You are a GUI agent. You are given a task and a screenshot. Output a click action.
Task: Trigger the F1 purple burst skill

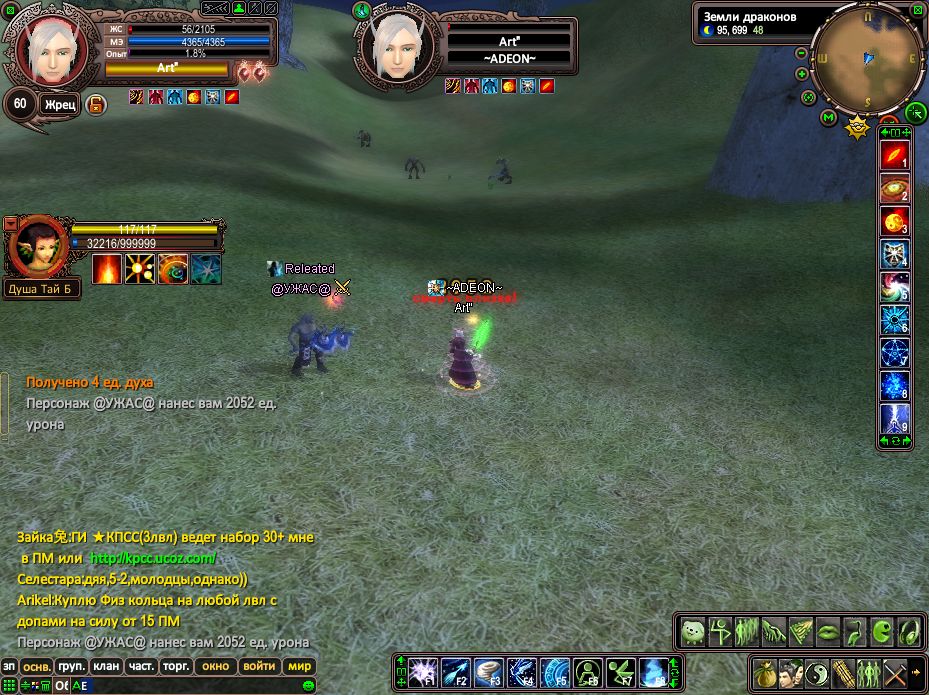click(x=424, y=671)
